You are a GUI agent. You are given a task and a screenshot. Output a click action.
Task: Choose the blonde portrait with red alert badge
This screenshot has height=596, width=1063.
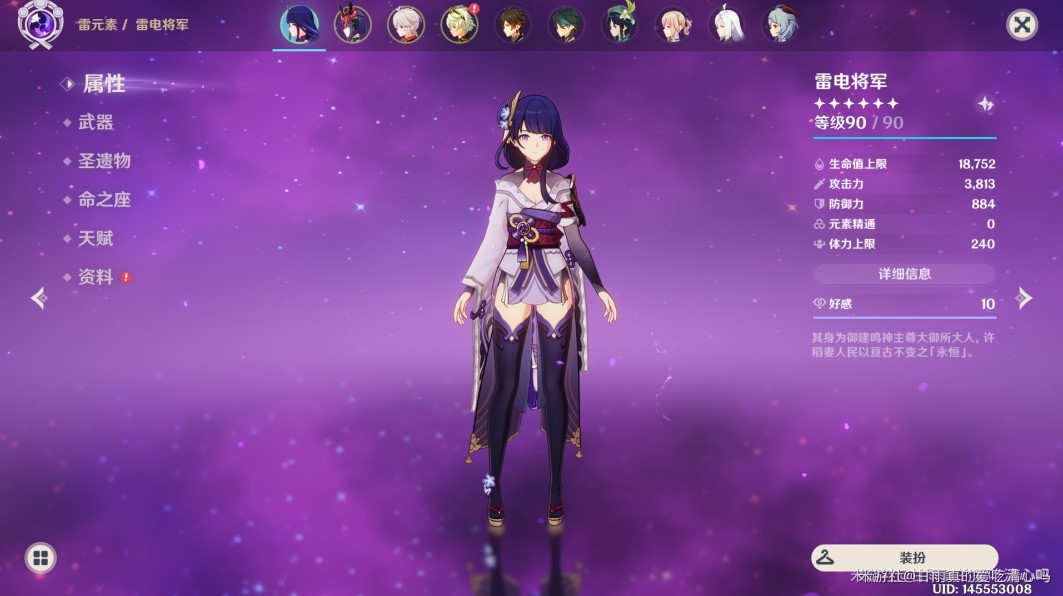point(459,25)
